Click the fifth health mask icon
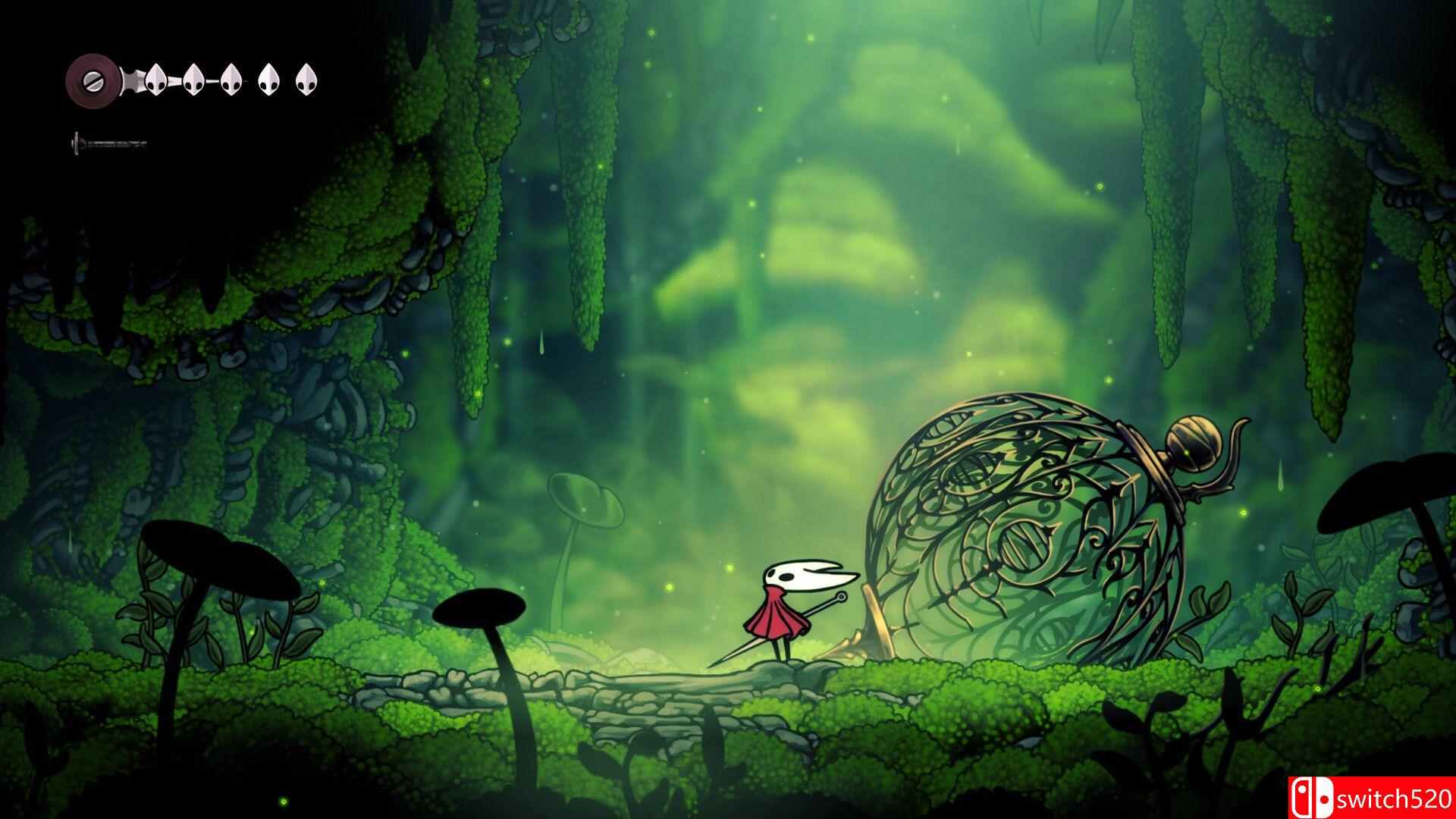Image resolution: width=1456 pixels, height=819 pixels. coord(304,80)
